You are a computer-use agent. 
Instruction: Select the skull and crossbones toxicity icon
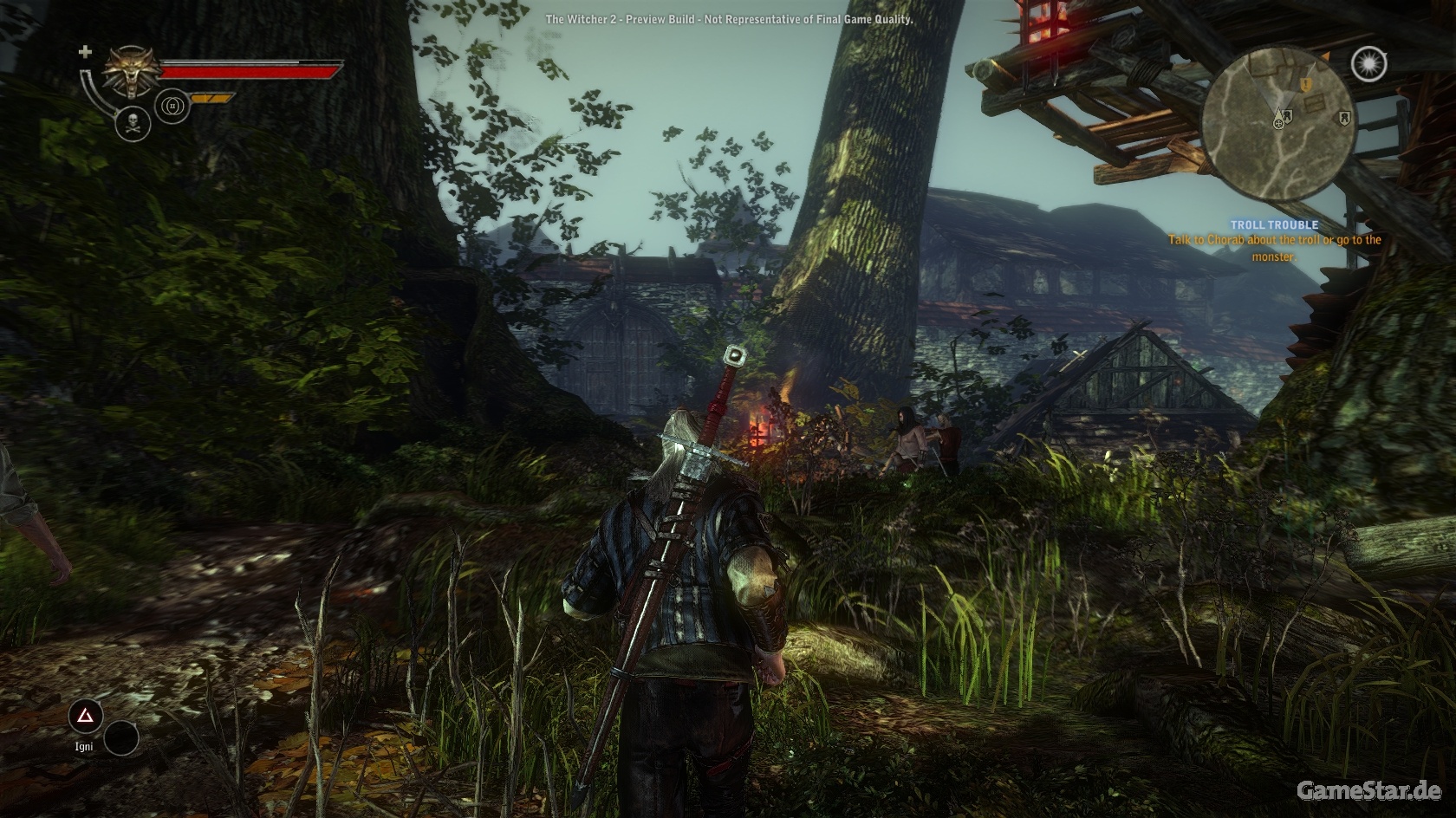pos(133,123)
